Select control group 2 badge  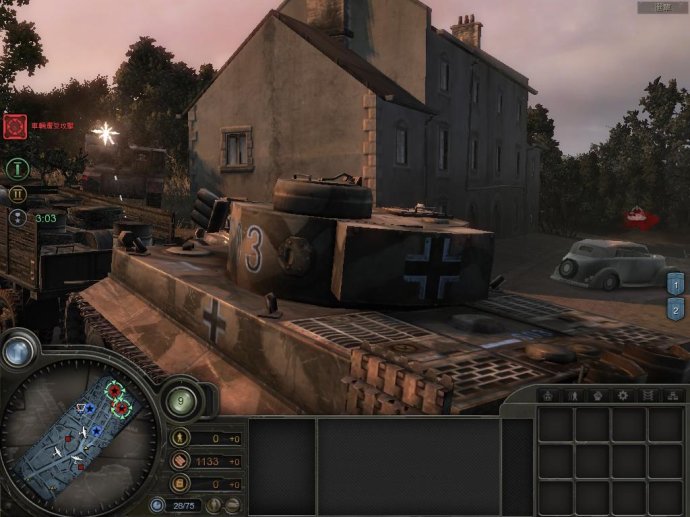676,309
